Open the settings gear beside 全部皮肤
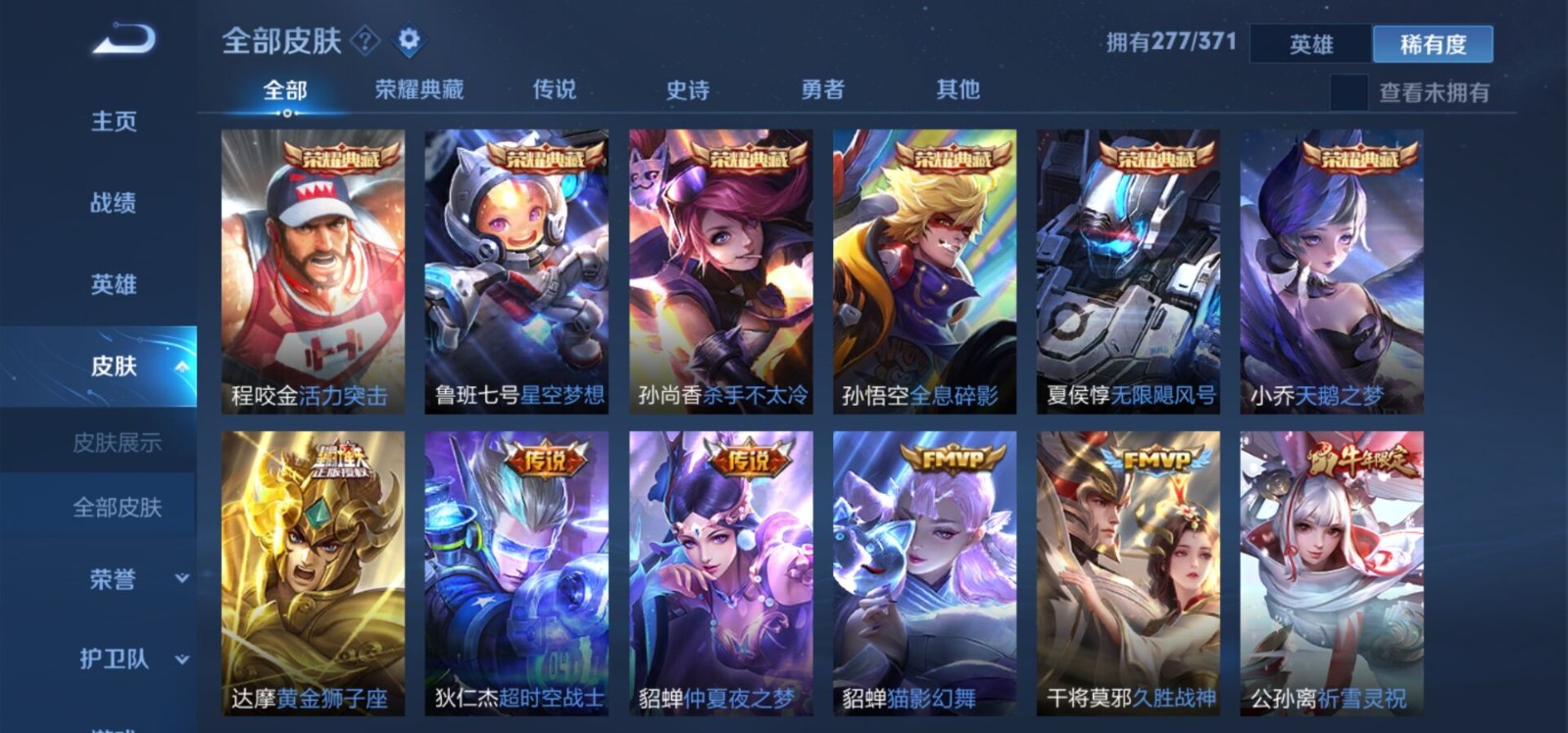Viewport: 1568px width, 733px height. [x=410, y=41]
